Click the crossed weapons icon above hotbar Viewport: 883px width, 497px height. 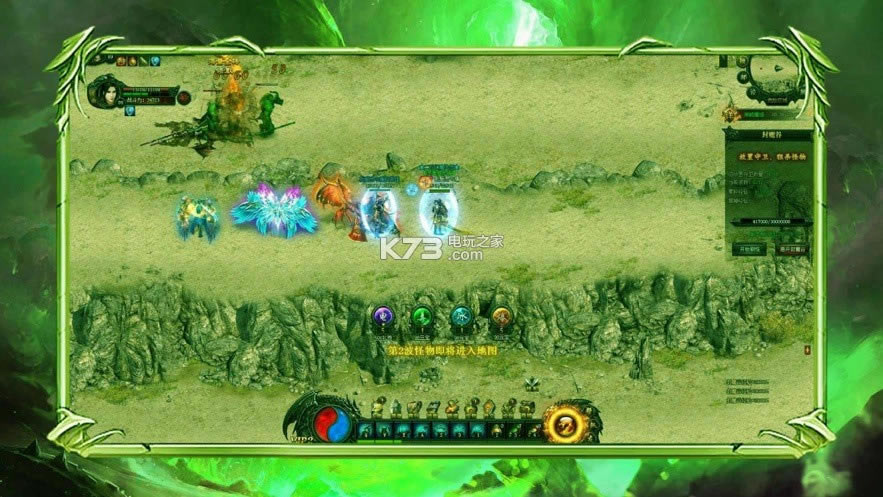pyautogui.click(x=533, y=383)
